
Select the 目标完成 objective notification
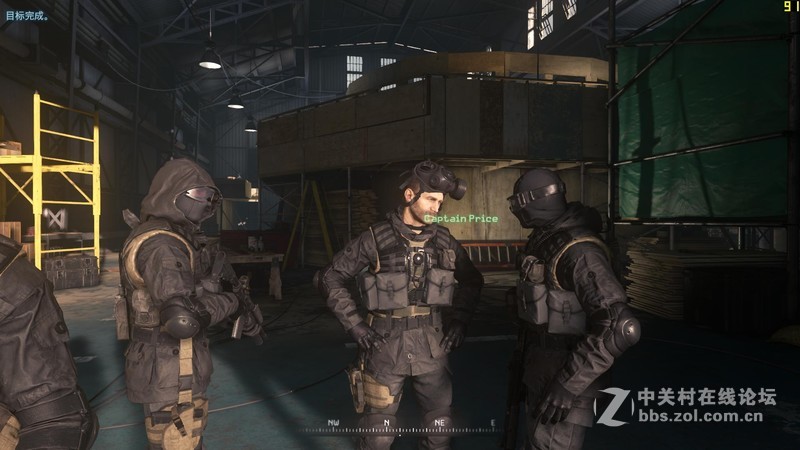pos(26,16)
